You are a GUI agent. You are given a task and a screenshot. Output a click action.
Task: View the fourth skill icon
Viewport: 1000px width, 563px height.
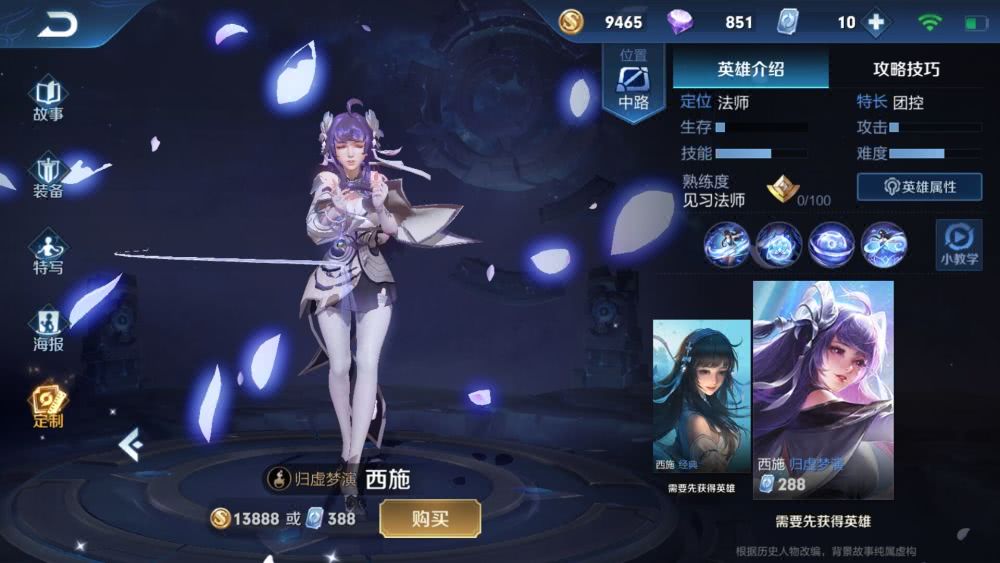pyautogui.click(x=883, y=244)
